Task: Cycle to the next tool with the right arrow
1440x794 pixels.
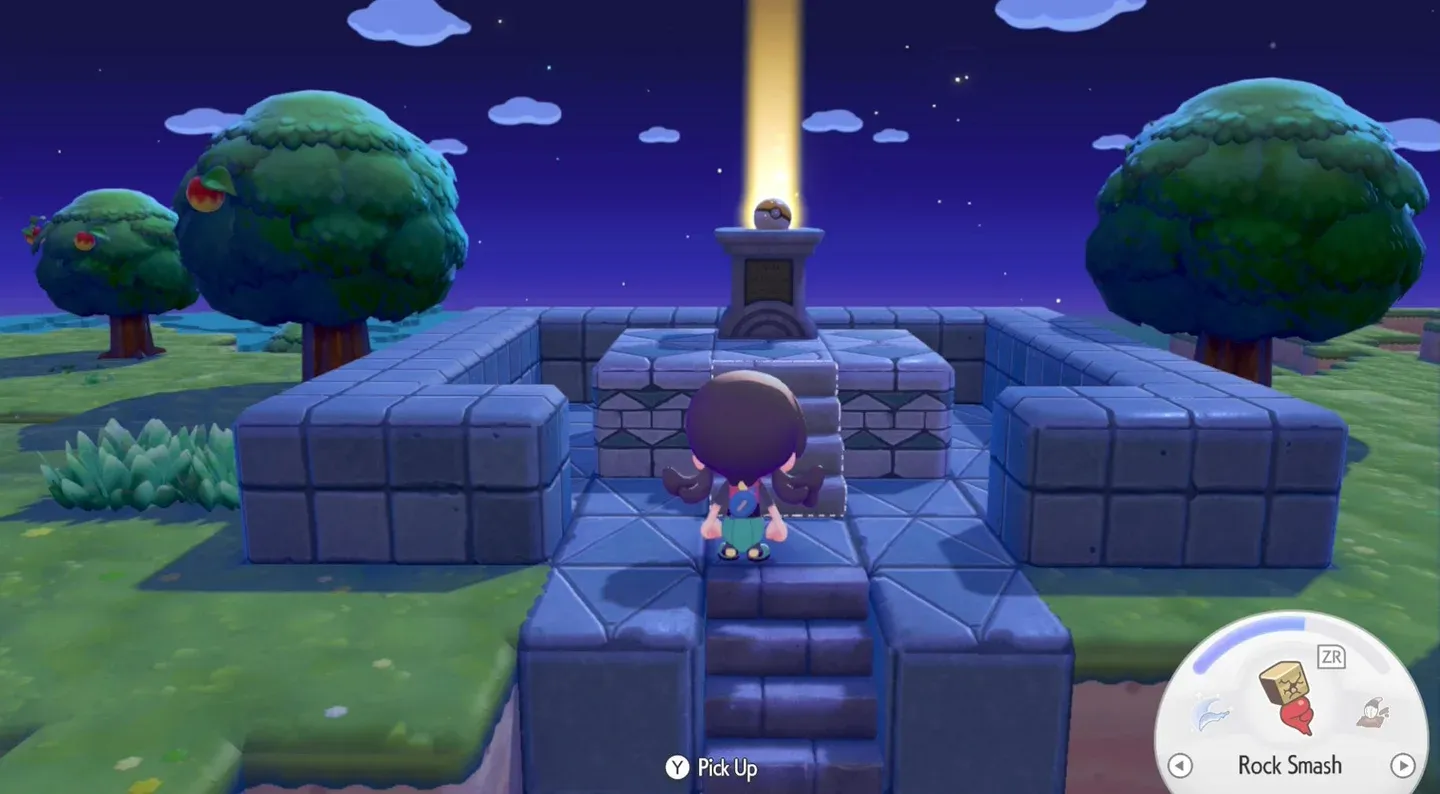Action: coord(1404,766)
